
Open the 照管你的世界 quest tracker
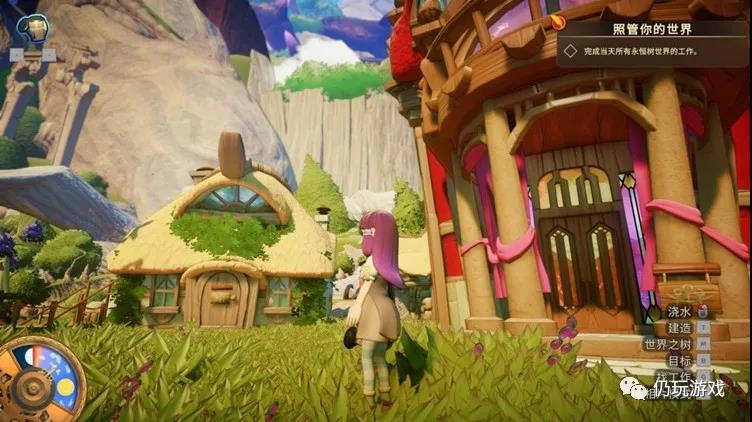[654, 29]
